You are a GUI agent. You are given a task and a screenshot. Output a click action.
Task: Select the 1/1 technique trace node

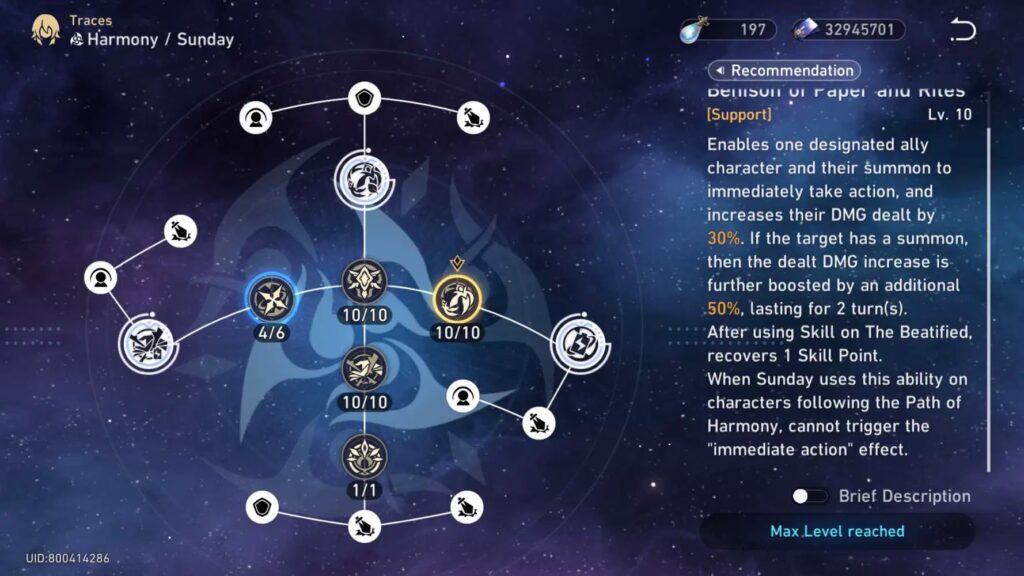(x=364, y=457)
